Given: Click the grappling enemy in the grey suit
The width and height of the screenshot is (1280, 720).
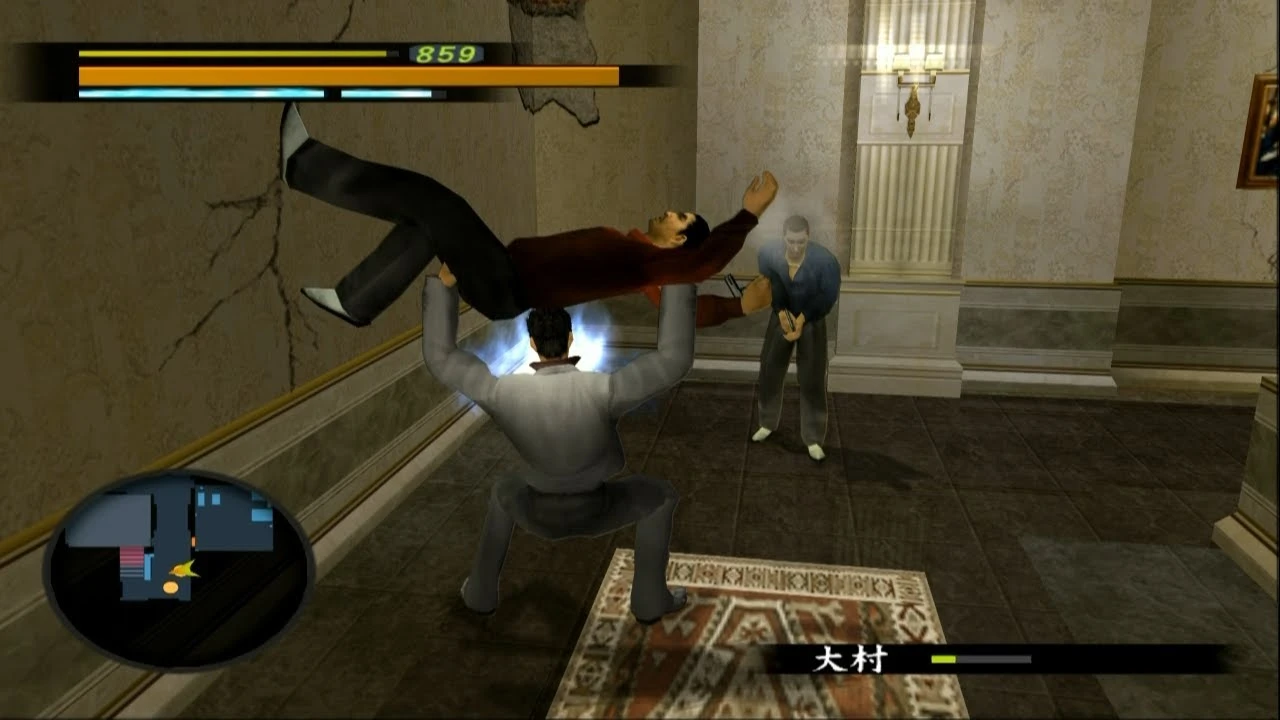Looking at the screenshot, I should [560, 420].
